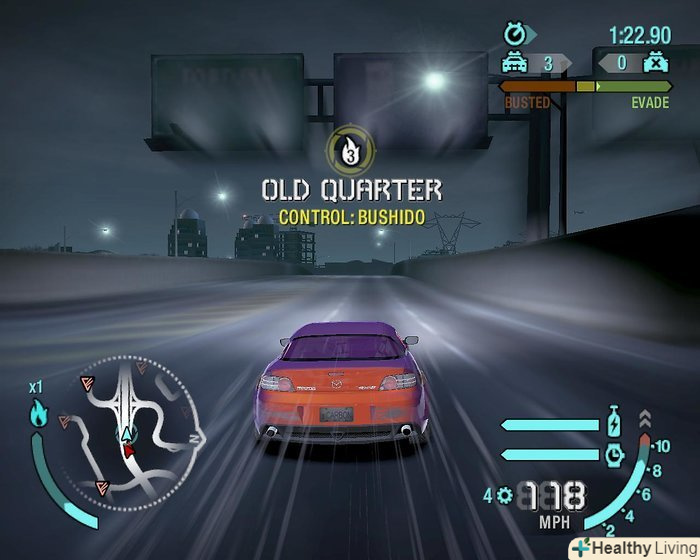Click the disabled cop cars icon

654,64
